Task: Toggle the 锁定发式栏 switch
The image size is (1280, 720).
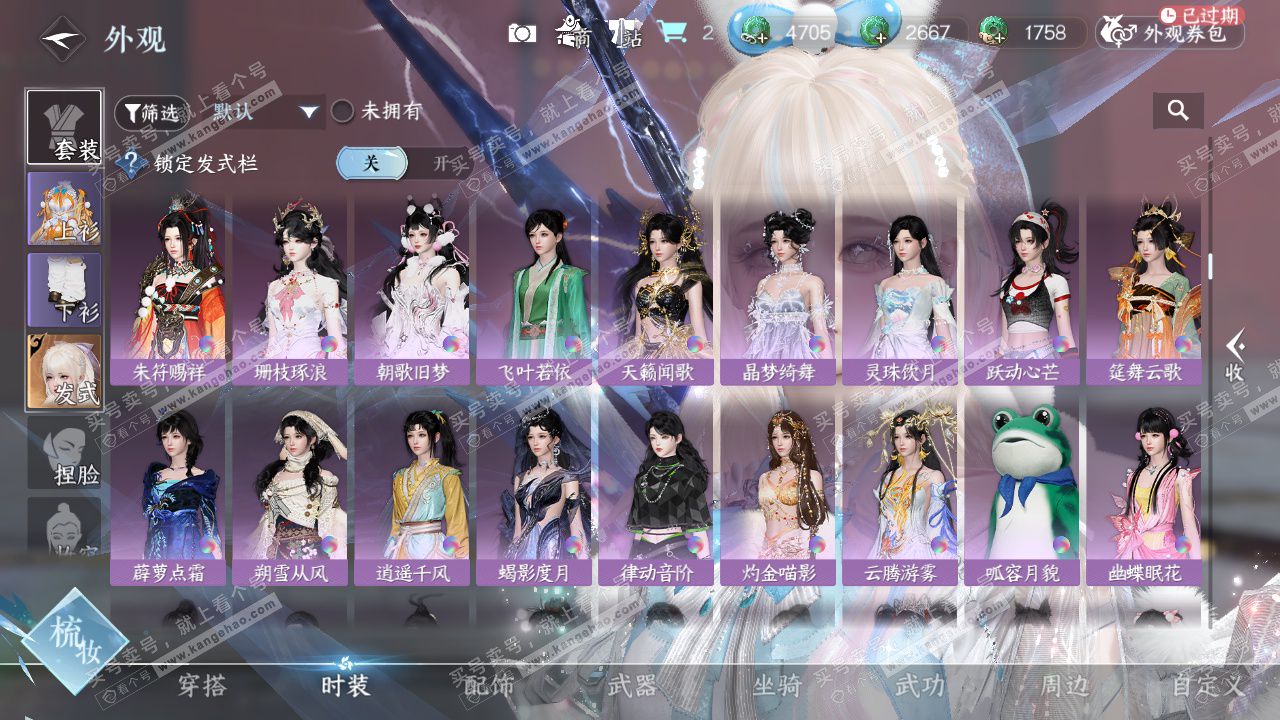Action: click(404, 163)
